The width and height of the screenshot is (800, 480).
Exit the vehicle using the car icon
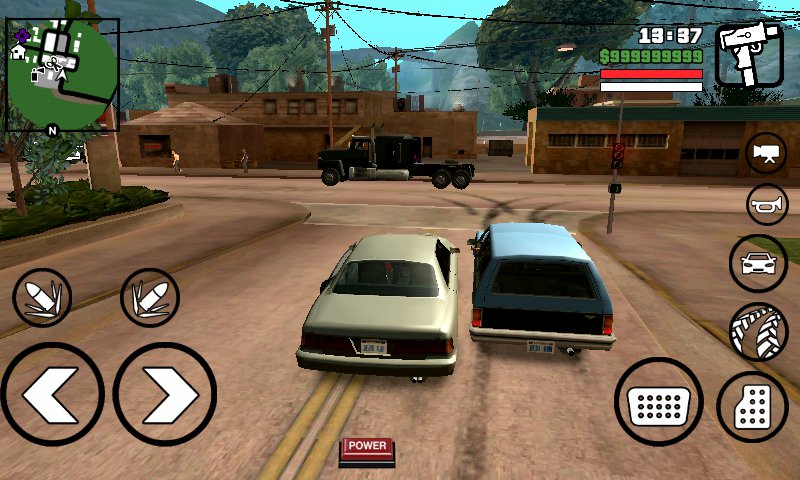coord(758,264)
